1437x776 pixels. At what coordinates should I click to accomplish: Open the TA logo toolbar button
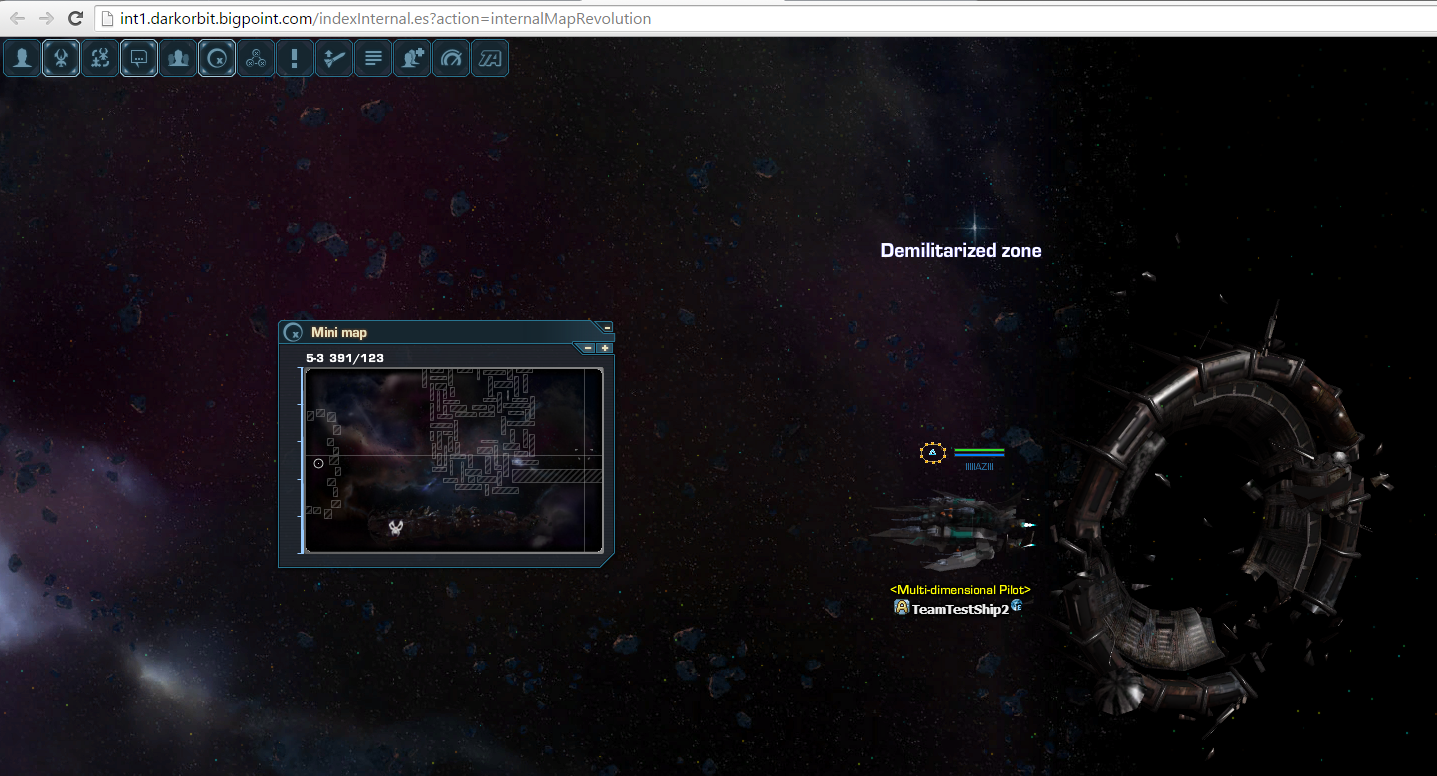tap(490, 58)
